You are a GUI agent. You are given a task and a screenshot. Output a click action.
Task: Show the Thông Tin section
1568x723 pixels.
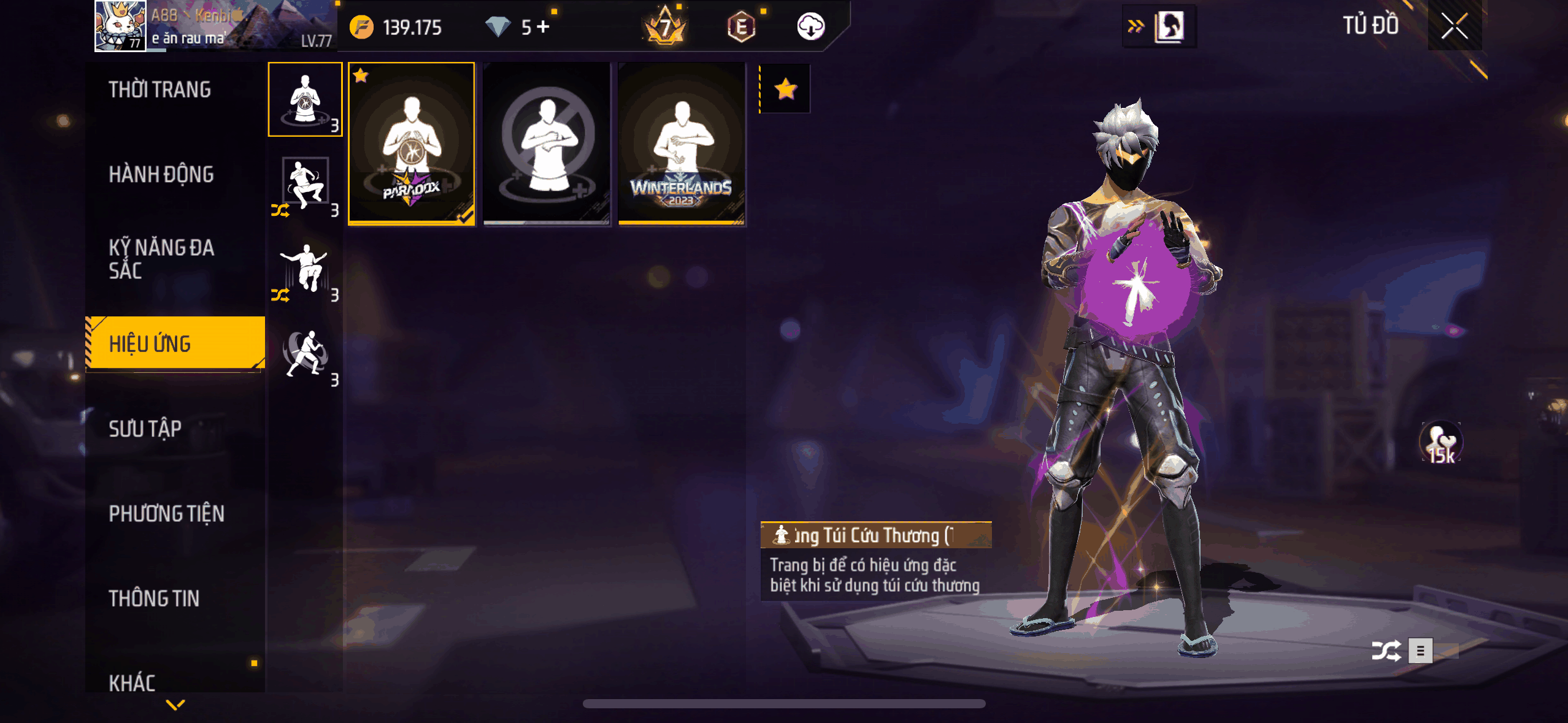pos(154,598)
